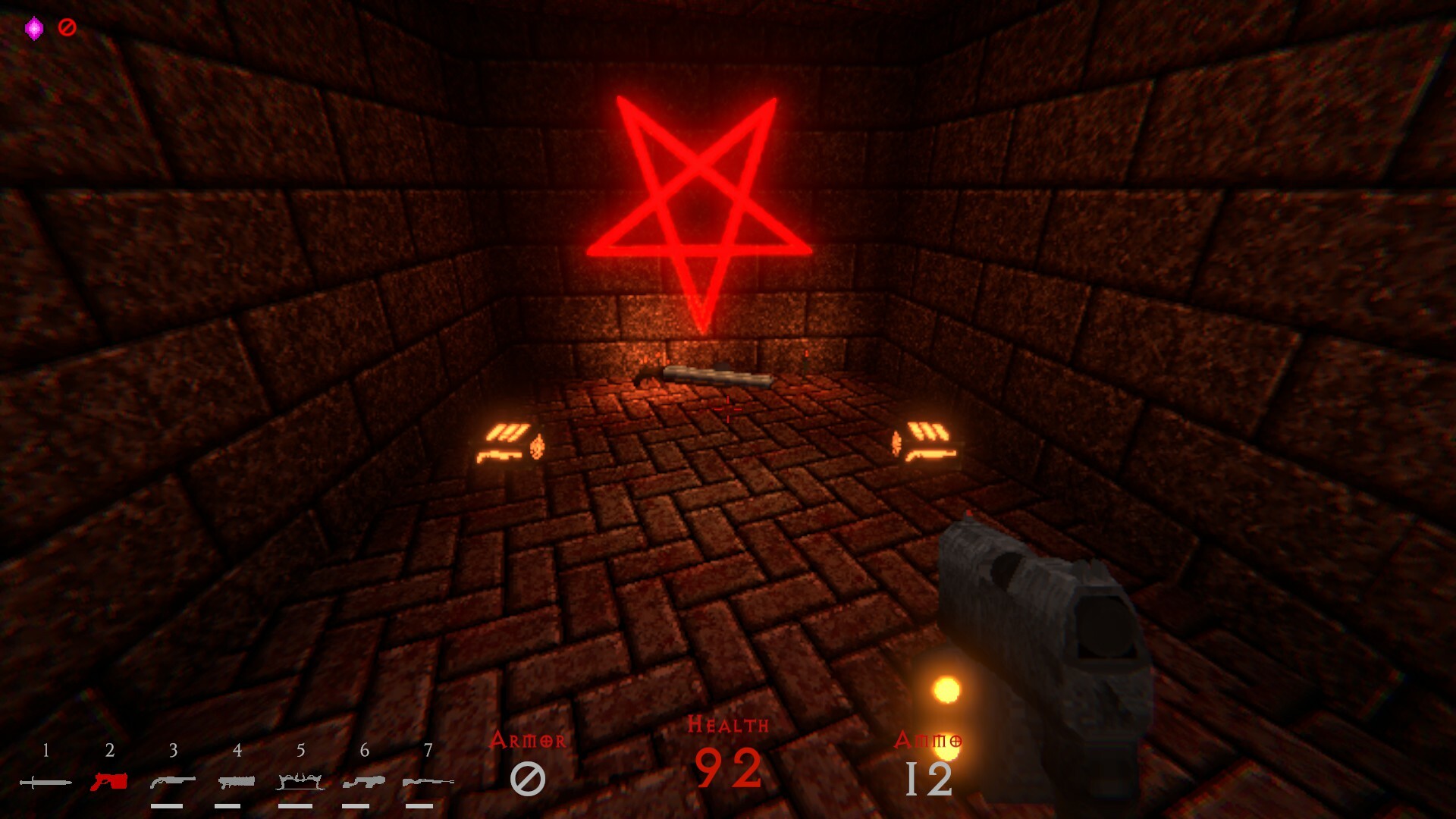Select the shotgun in weapon slot 3
This screenshot has height=819, width=1456.
click(x=174, y=781)
